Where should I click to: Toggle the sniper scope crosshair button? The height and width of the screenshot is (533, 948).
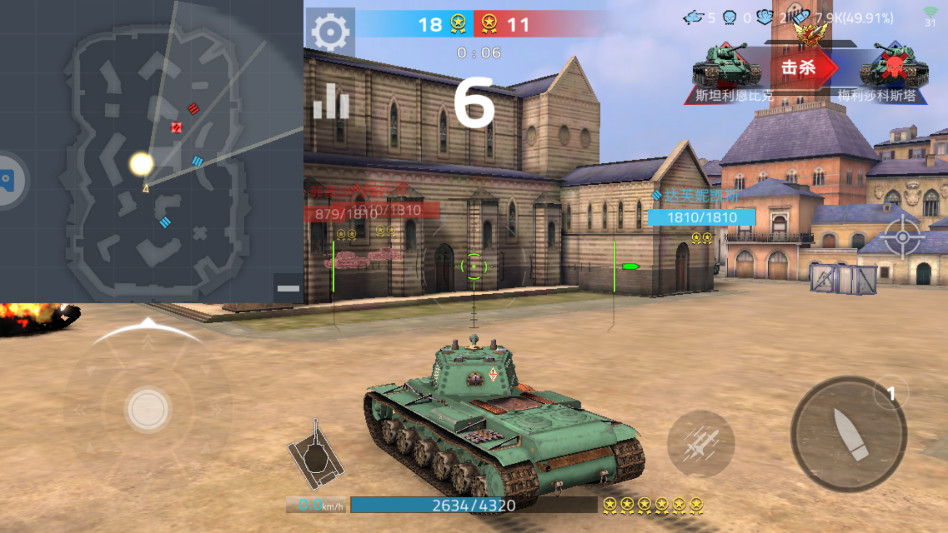click(903, 238)
